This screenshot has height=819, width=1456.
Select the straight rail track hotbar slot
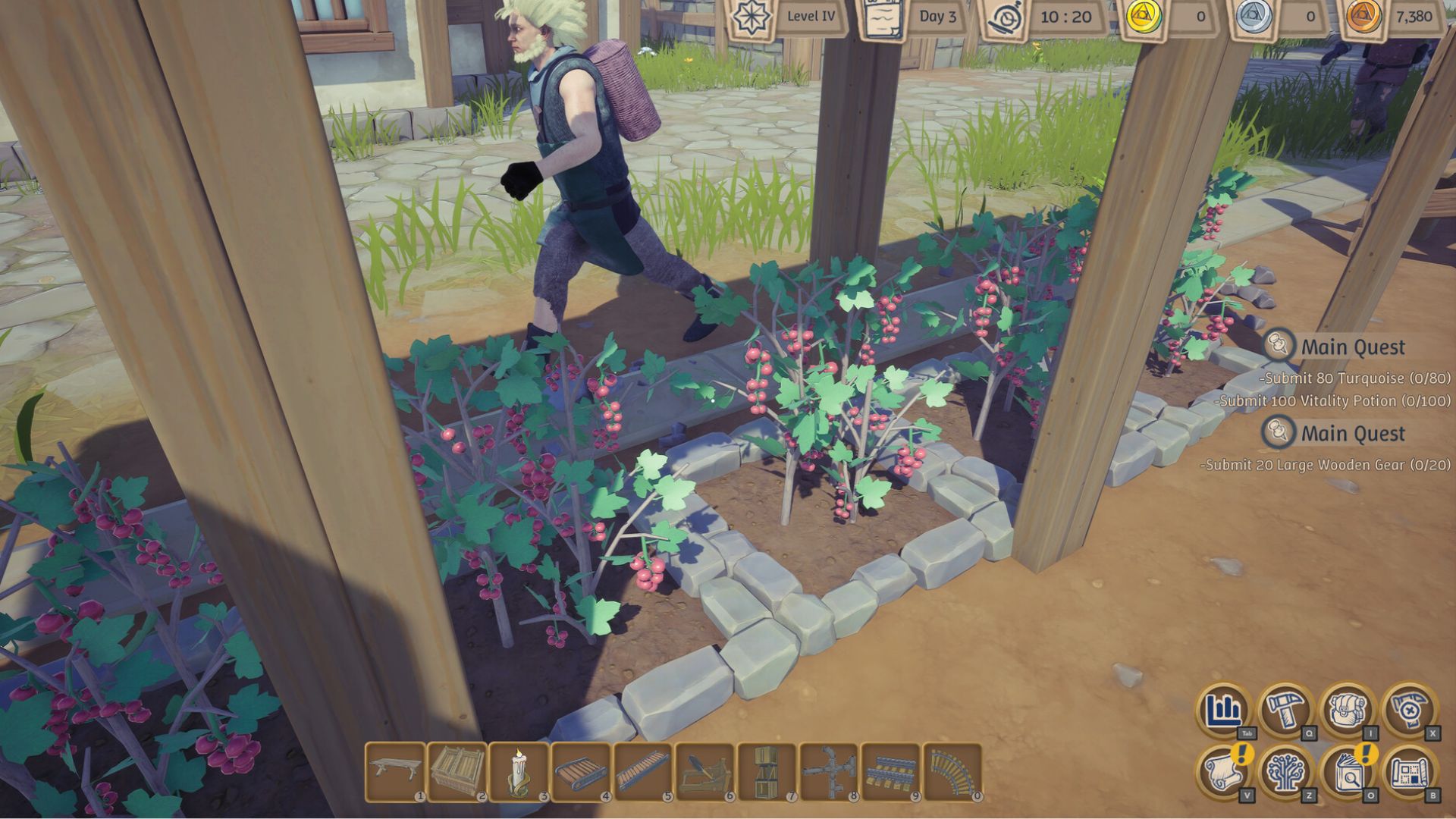(x=890, y=771)
